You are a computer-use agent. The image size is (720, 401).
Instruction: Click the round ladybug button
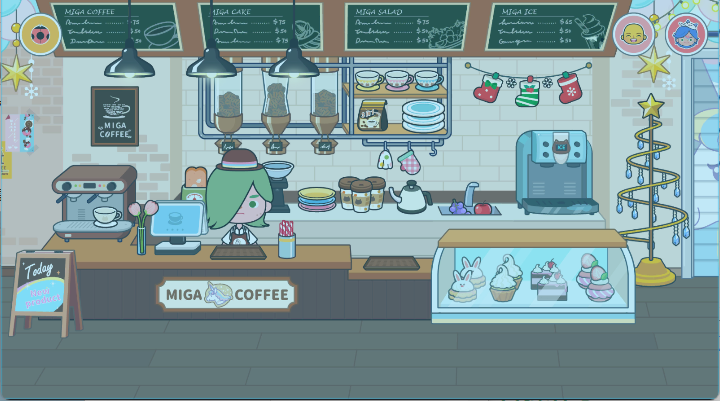point(41,35)
